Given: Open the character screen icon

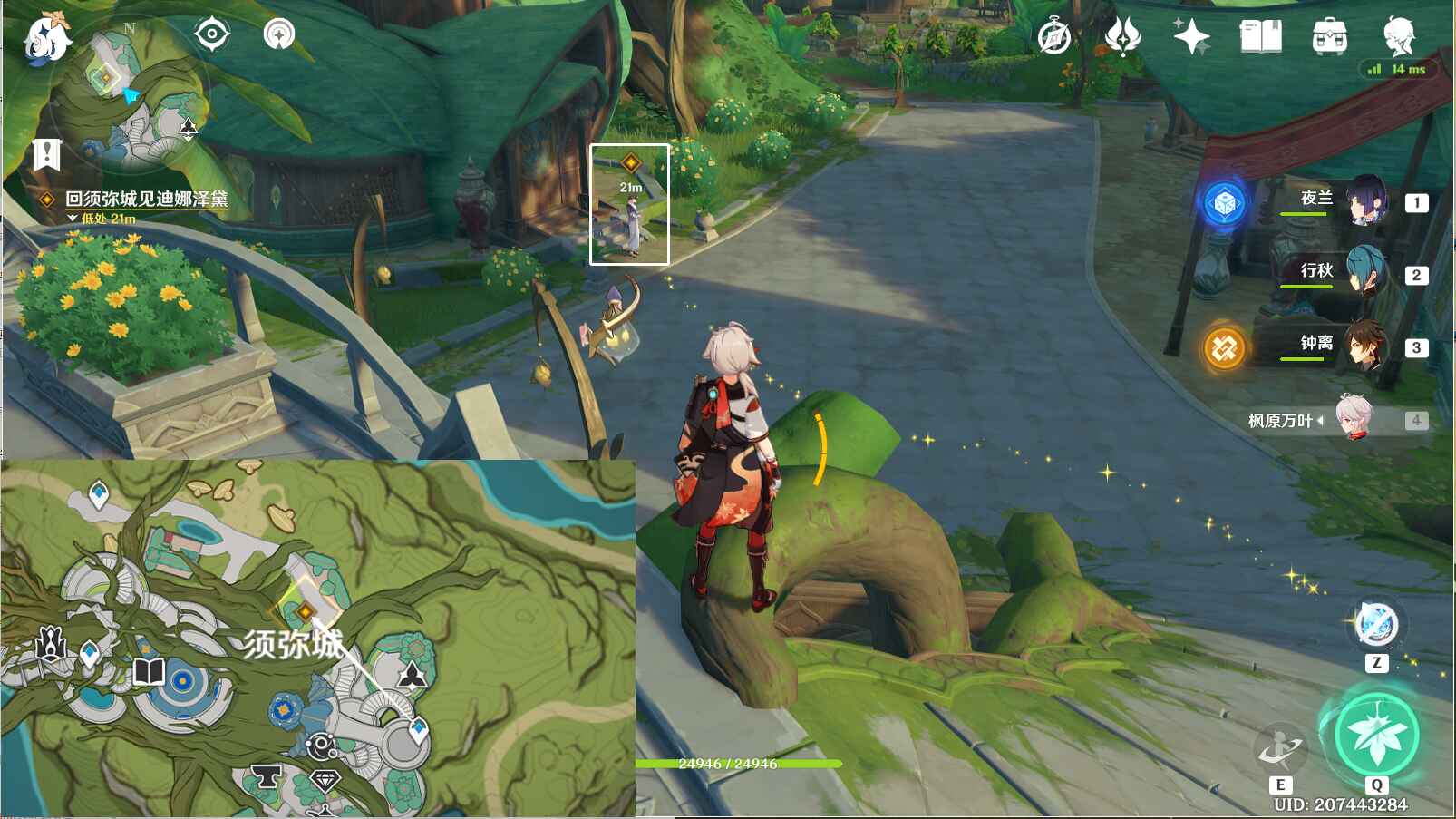Looking at the screenshot, I should pyautogui.click(x=1399, y=37).
